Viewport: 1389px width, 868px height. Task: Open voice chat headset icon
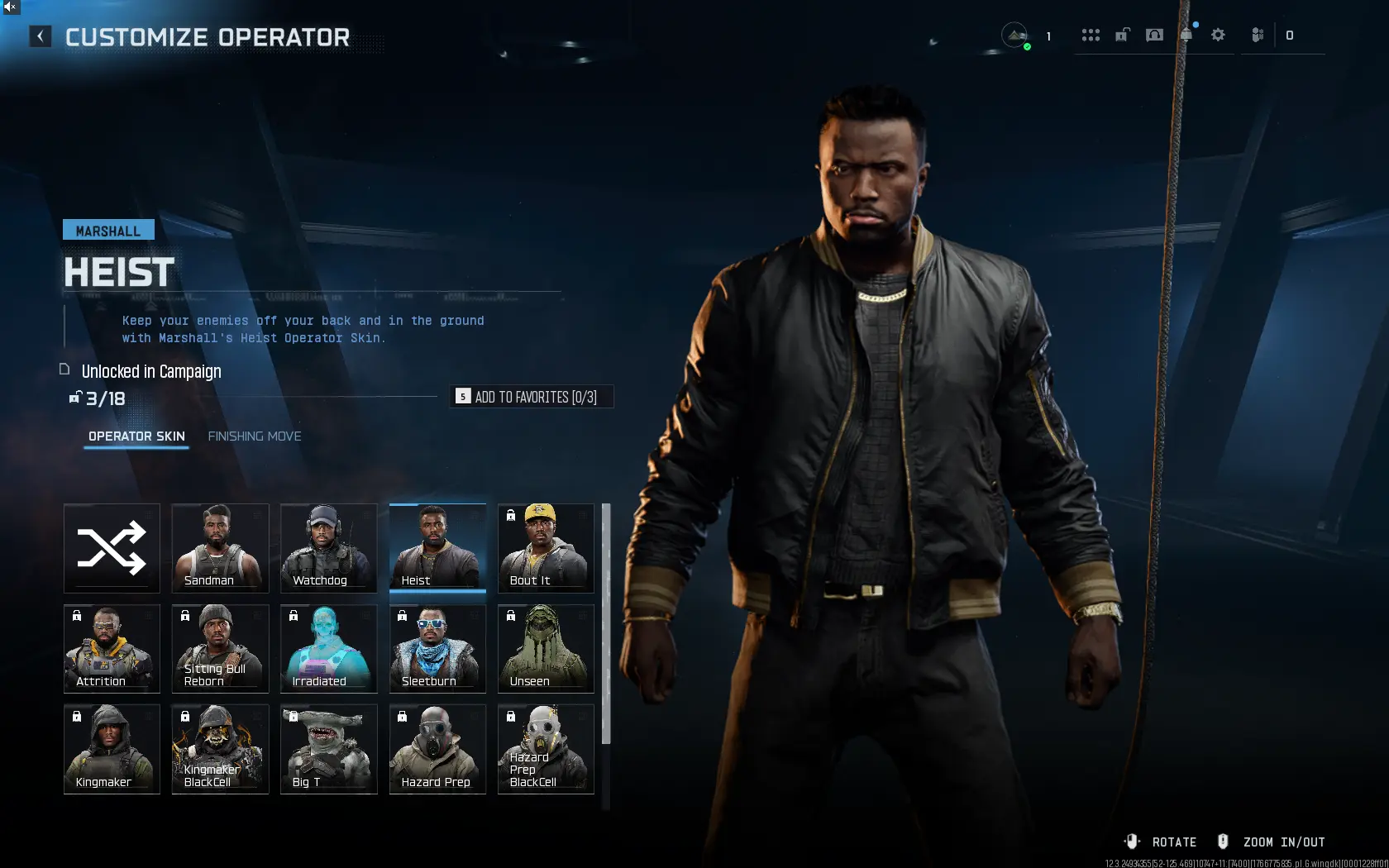(1154, 35)
